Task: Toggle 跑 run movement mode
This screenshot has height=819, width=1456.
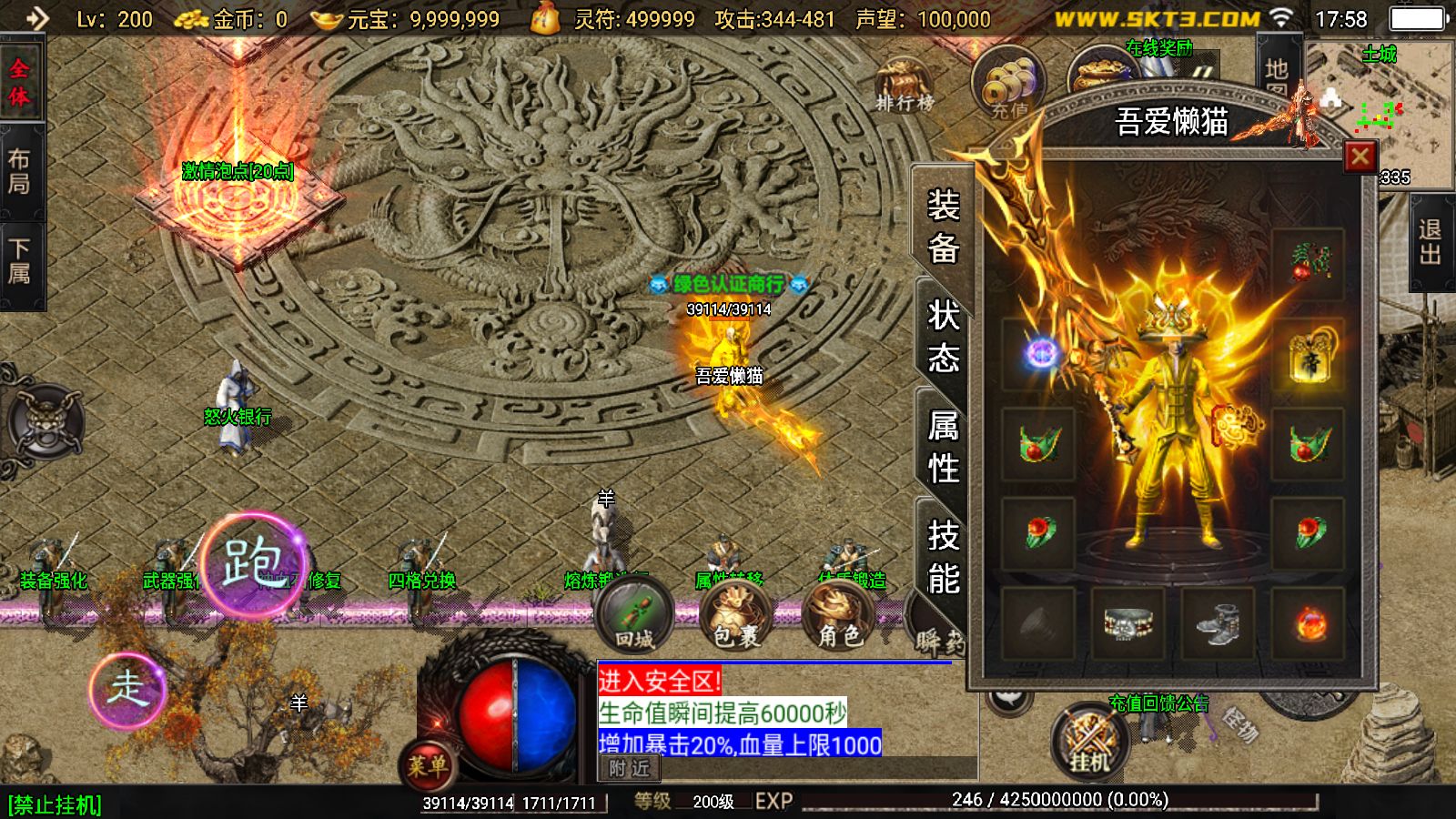Action: [253, 563]
